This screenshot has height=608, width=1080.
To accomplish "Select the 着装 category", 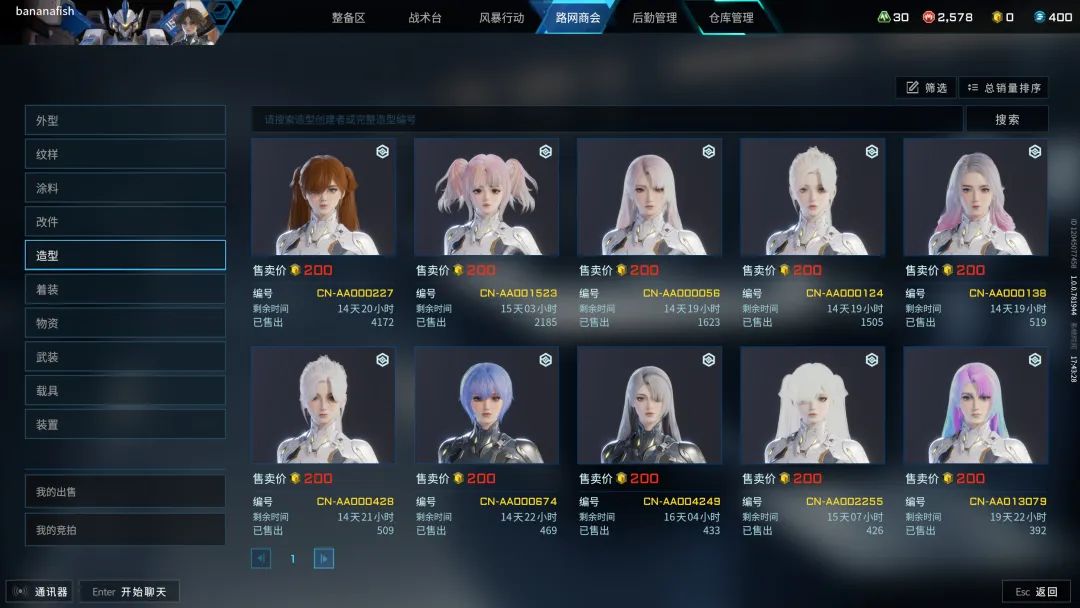I will pos(125,289).
